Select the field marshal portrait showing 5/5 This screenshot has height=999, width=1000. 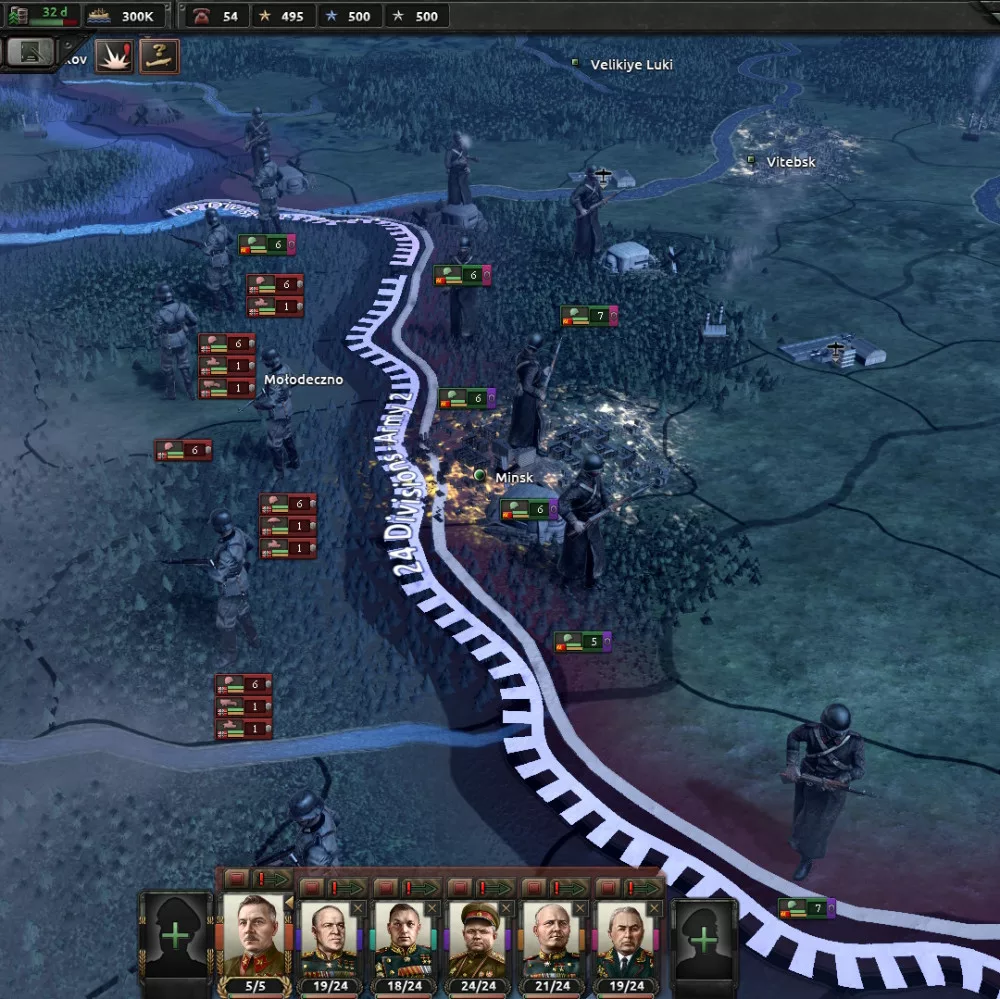(x=253, y=936)
